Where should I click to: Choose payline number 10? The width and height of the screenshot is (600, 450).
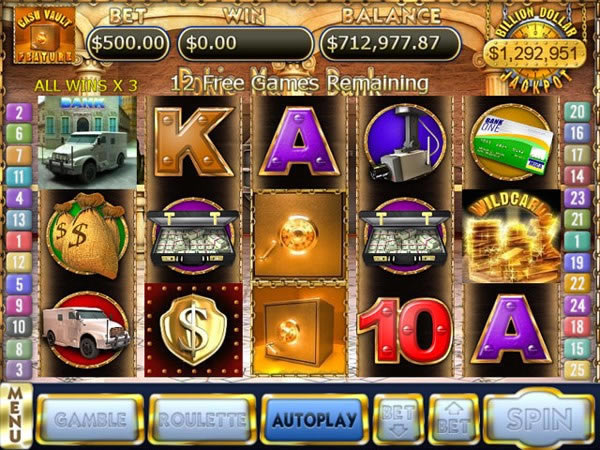[x=17, y=326]
